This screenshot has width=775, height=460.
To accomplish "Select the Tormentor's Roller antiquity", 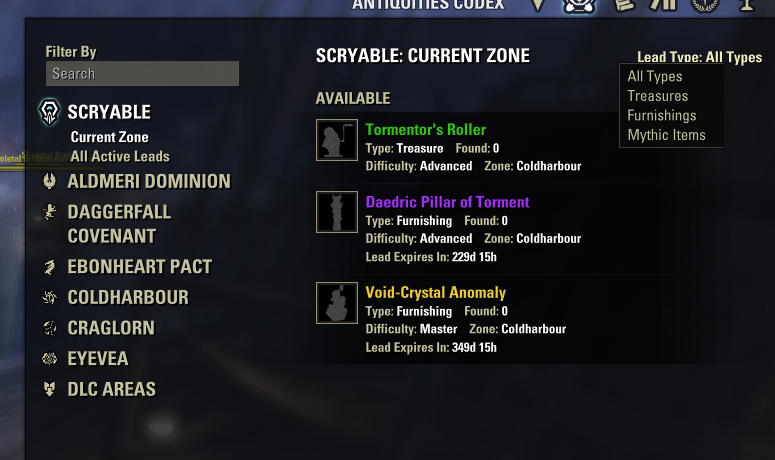I will (425, 130).
